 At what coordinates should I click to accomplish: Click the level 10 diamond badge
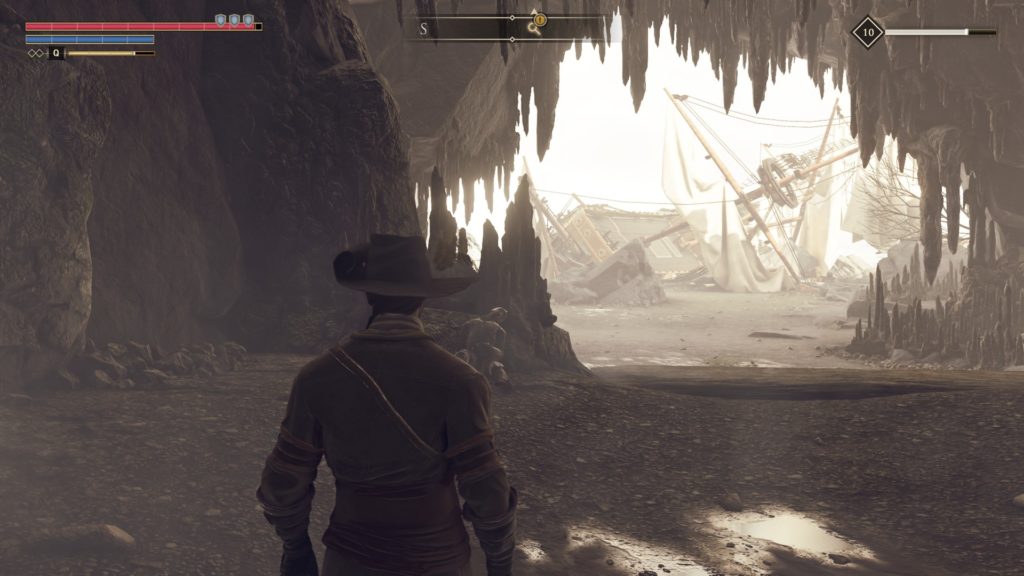click(x=867, y=32)
